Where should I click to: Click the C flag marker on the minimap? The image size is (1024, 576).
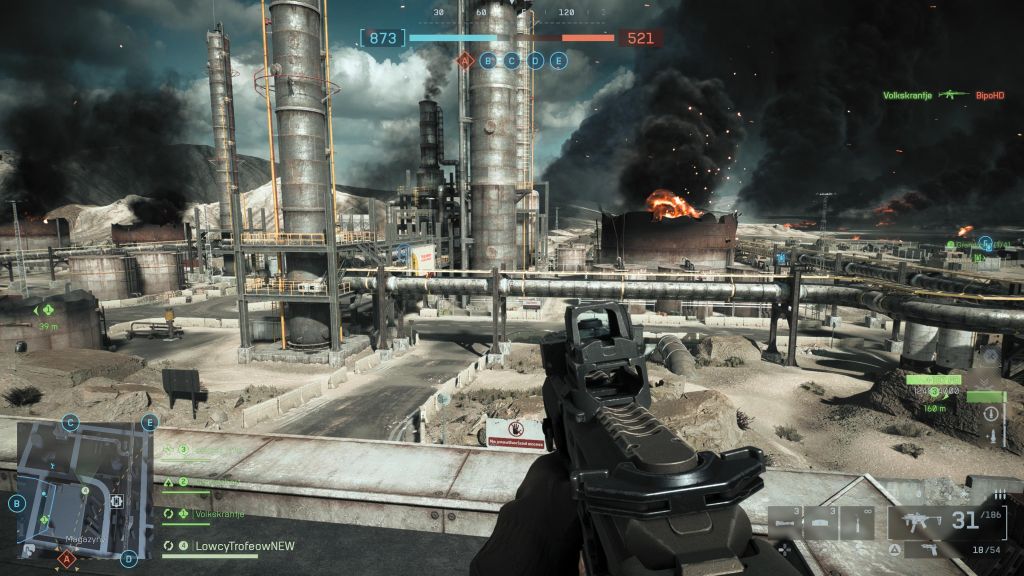70,422
